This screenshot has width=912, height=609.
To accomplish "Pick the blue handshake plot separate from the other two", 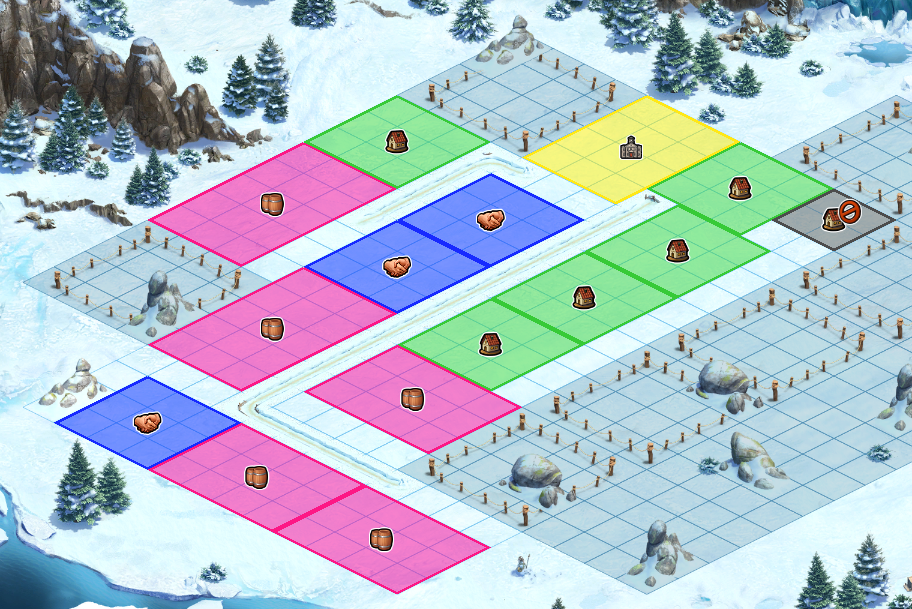I will coord(147,423).
